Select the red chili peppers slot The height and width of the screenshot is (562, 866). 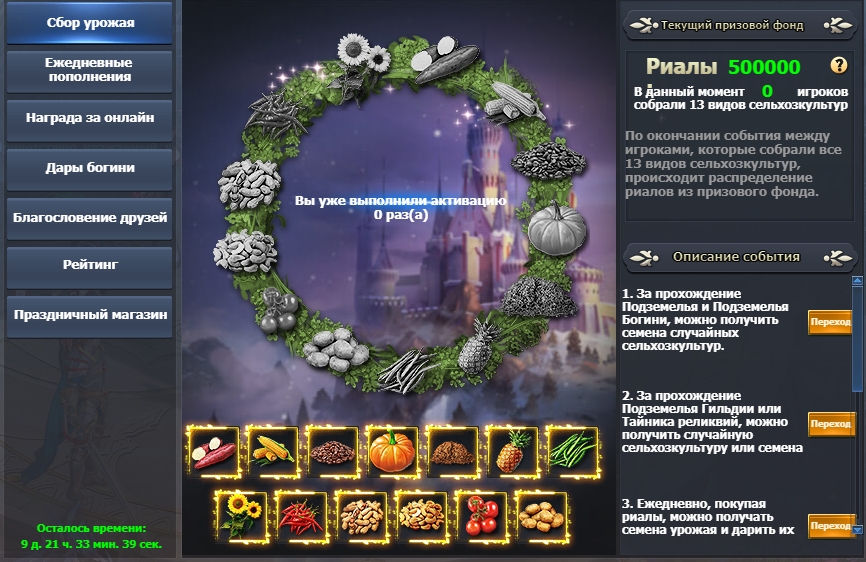pos(301,517)
